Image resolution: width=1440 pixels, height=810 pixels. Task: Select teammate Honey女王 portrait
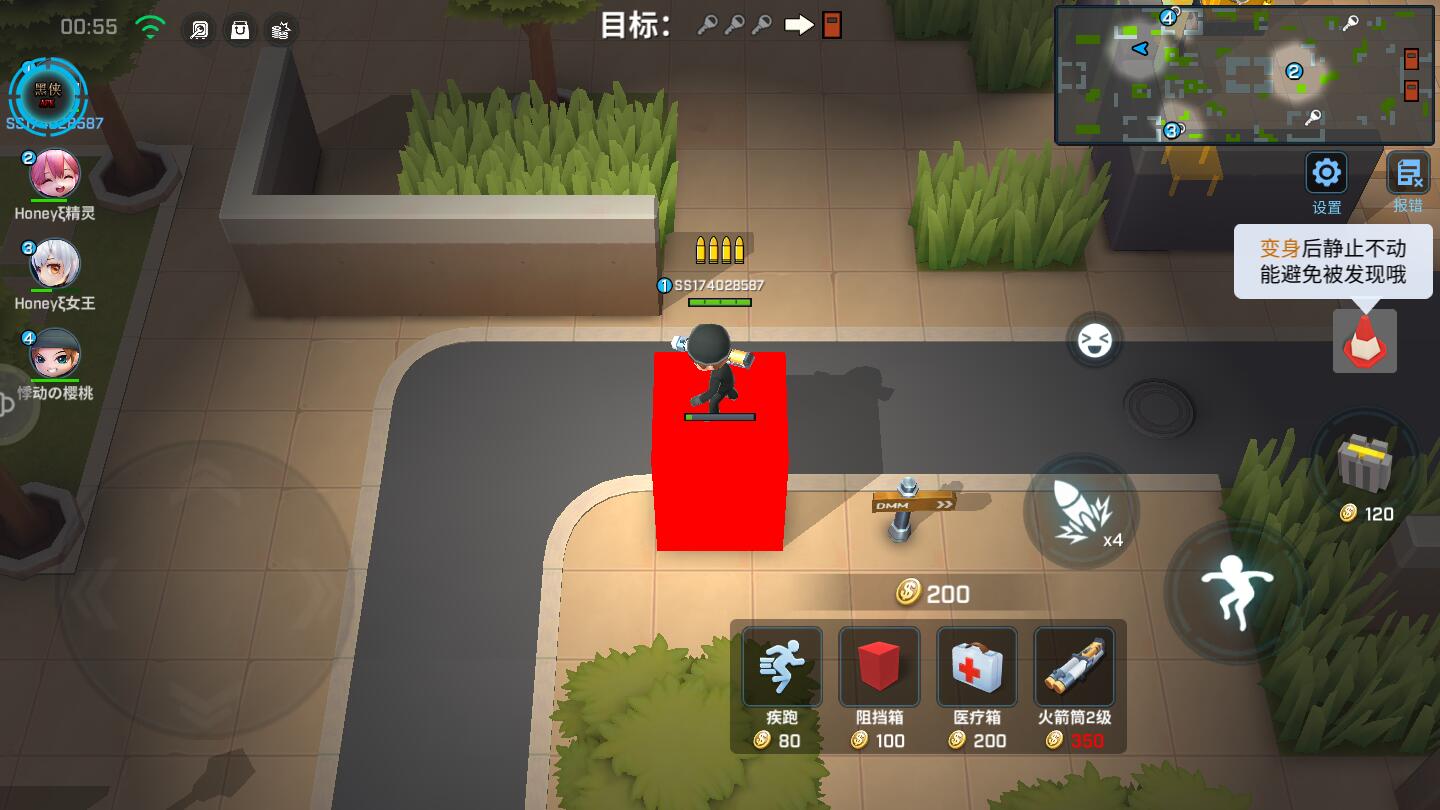[54, 264]
